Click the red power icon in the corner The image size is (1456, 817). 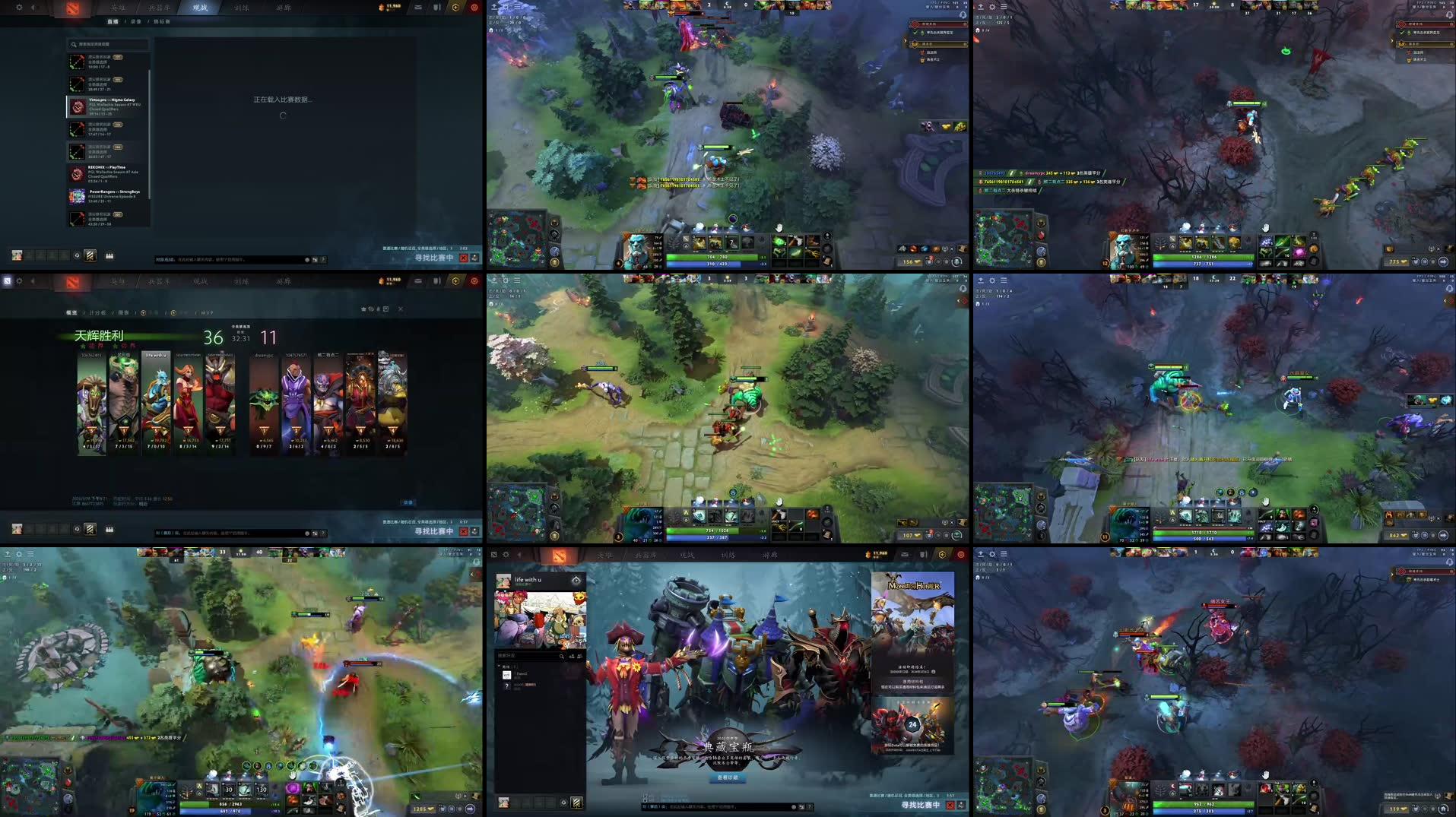click(x=477, y=8)
